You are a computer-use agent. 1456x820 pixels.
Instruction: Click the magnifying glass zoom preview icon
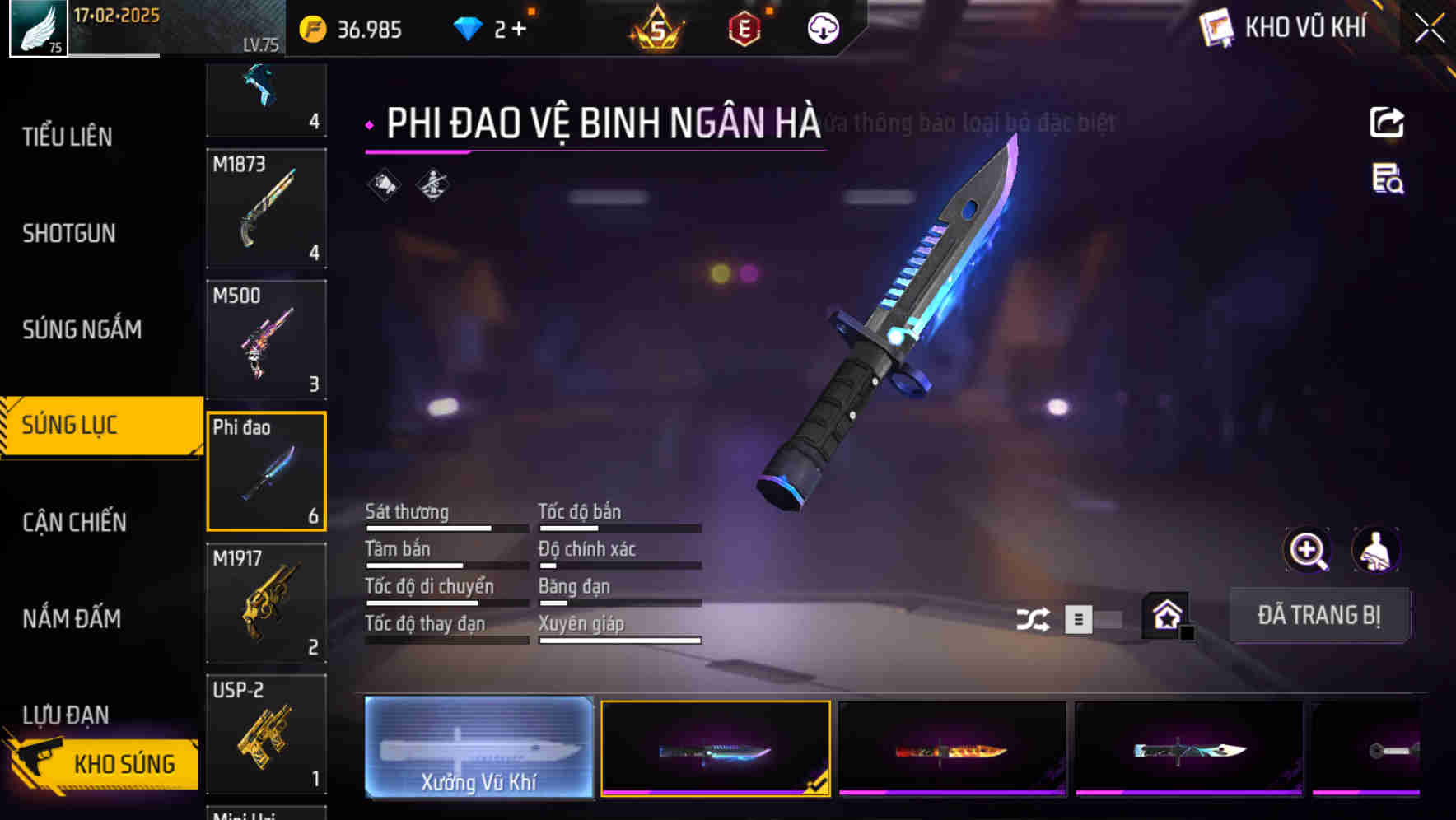pos(1306,550)
